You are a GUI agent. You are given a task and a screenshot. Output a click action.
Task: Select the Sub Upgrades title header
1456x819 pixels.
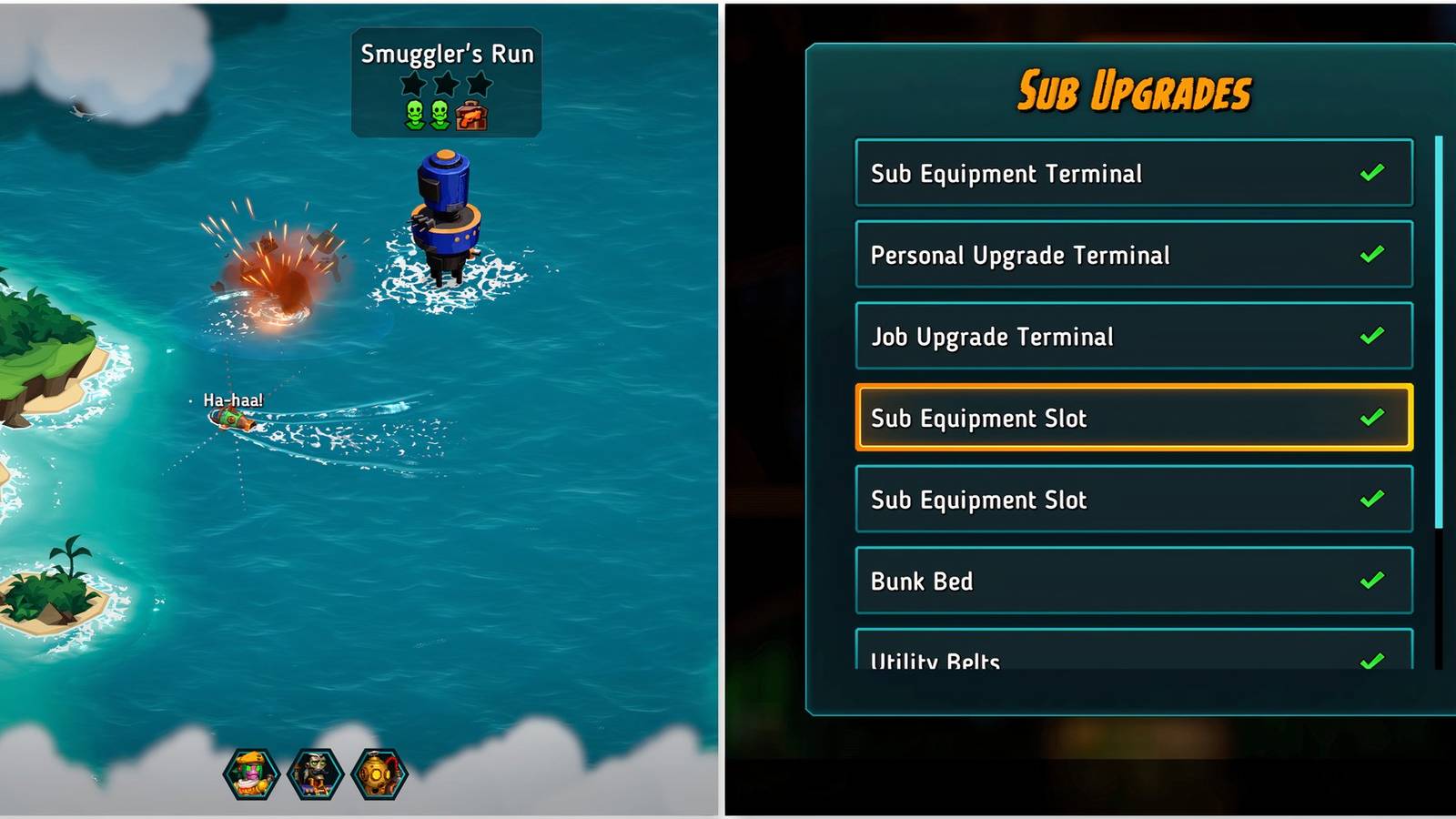(x=1135, y=89)
